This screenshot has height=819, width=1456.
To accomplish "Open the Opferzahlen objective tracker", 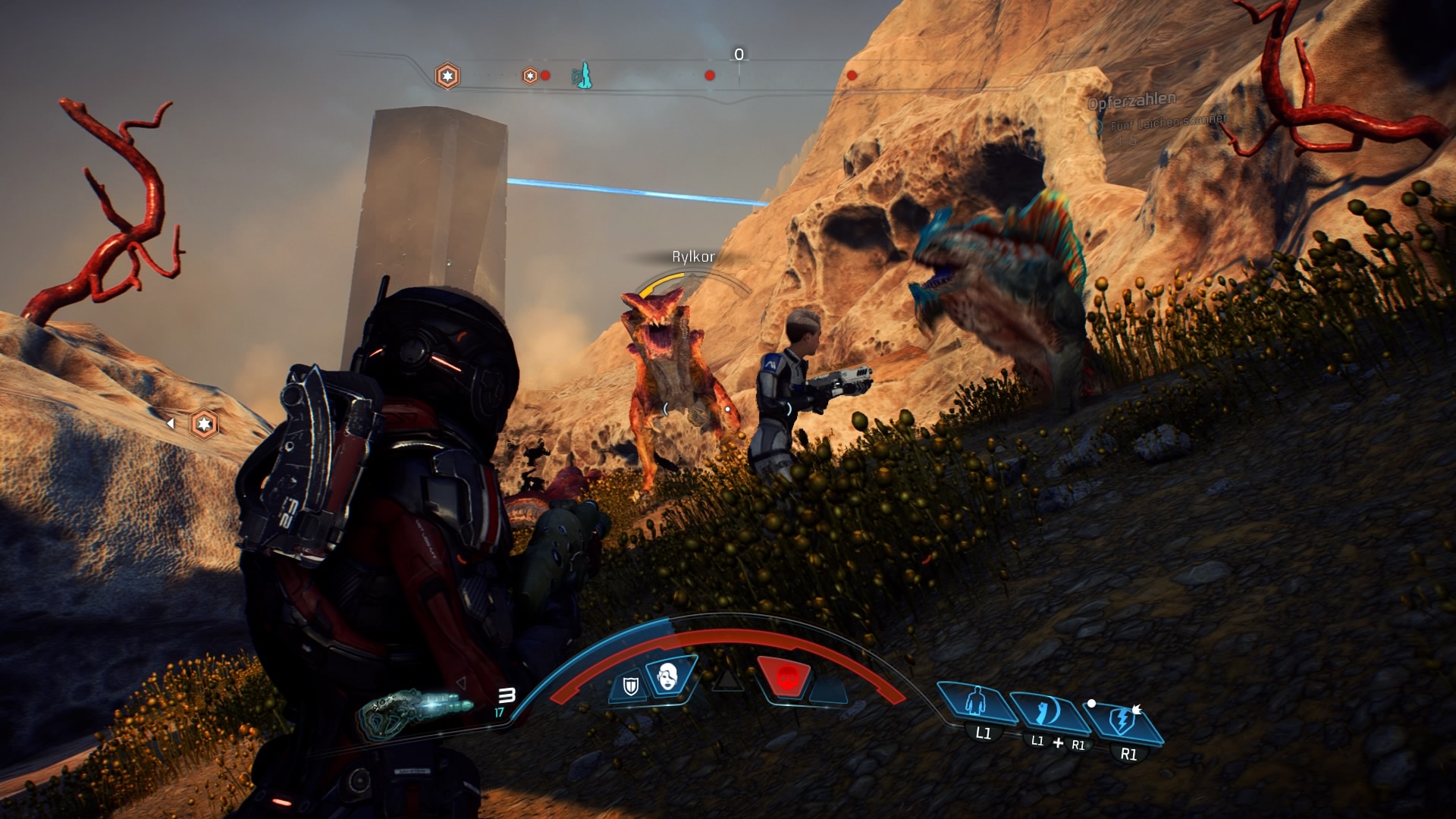I will click(1131, 101).
